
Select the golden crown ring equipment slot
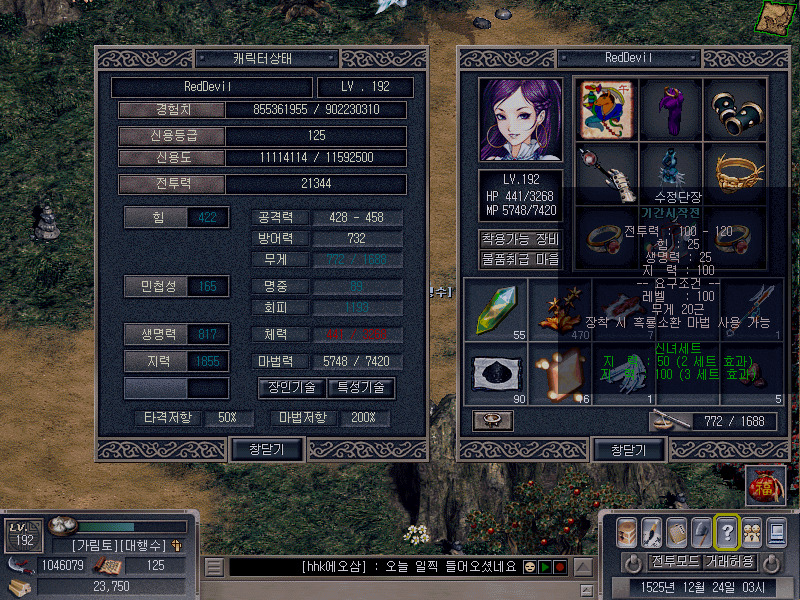click(x=737, y=172)
